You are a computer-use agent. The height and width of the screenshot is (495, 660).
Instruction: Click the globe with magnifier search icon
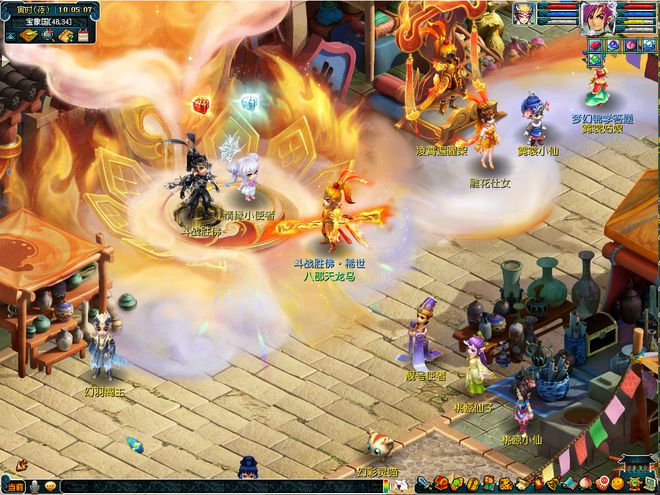tap(47, 36)
